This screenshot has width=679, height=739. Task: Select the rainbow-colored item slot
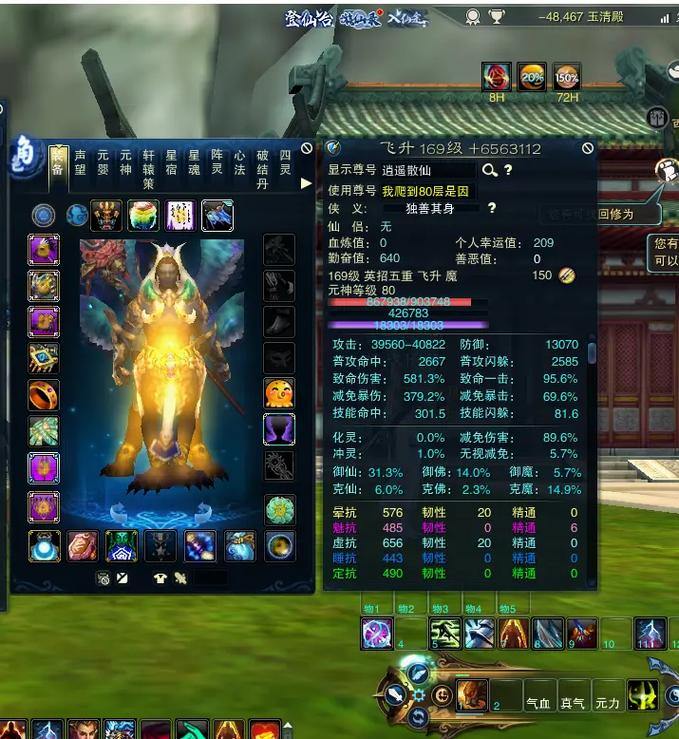click(143, 215)
